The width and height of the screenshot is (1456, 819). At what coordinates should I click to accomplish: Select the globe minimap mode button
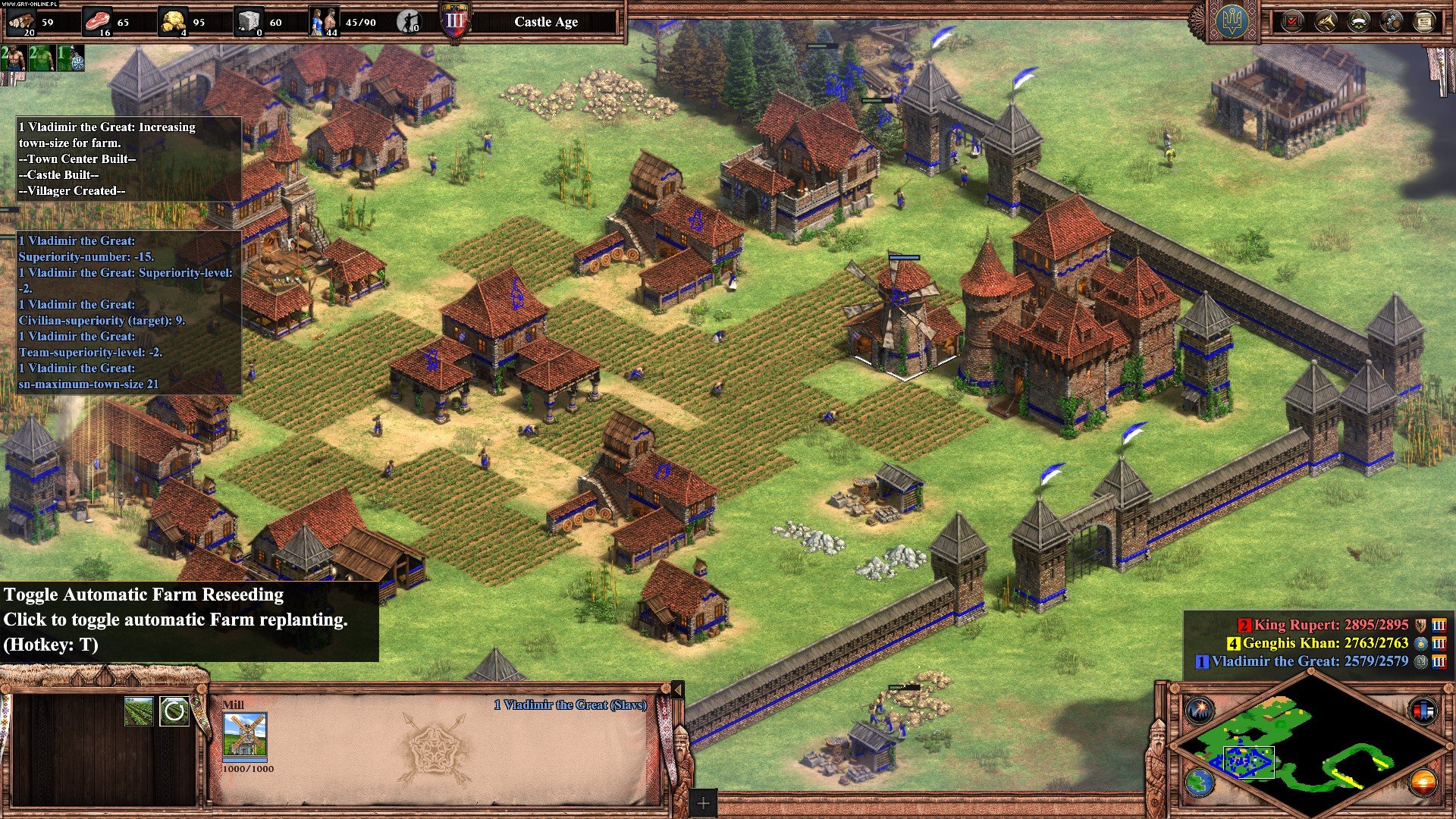point(1200,782)
